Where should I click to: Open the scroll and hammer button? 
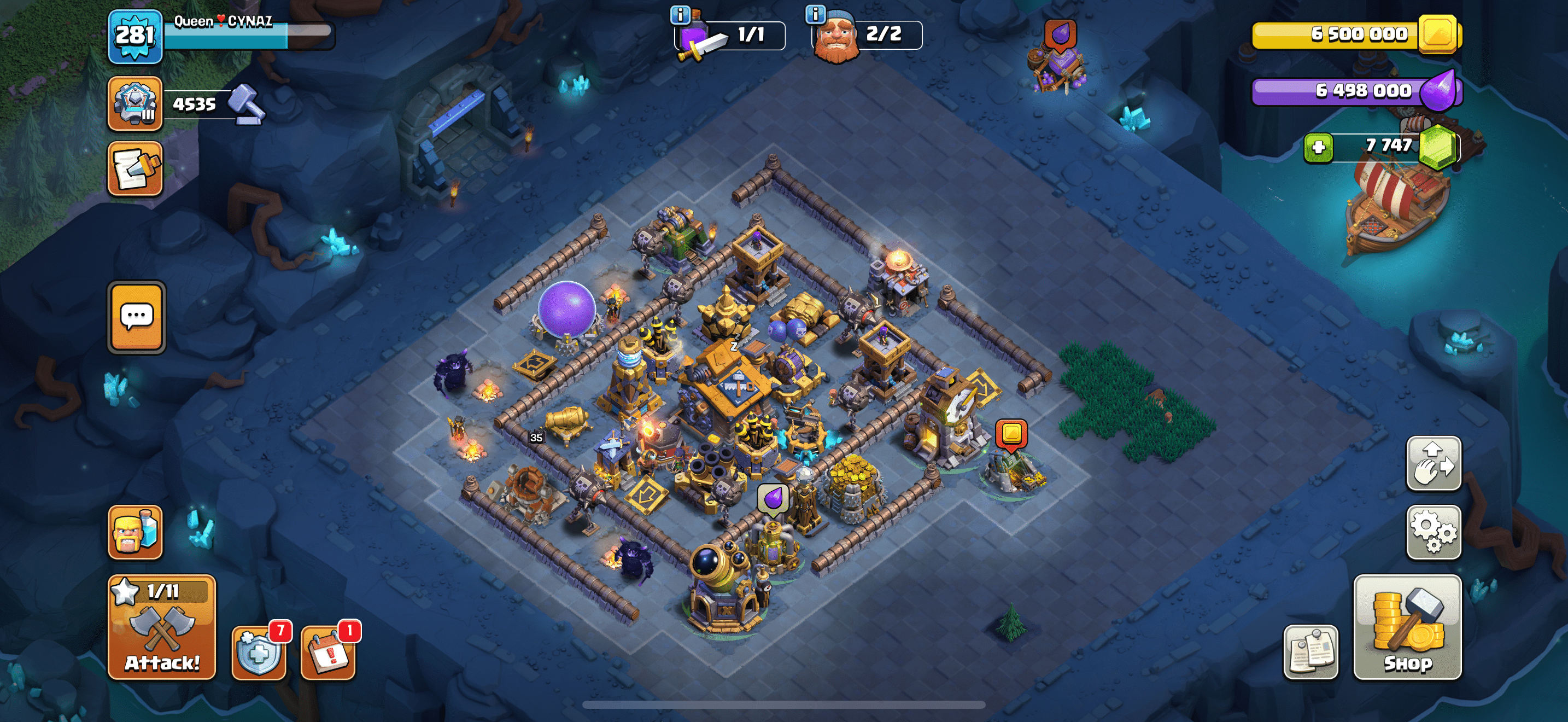coord(134,168)
